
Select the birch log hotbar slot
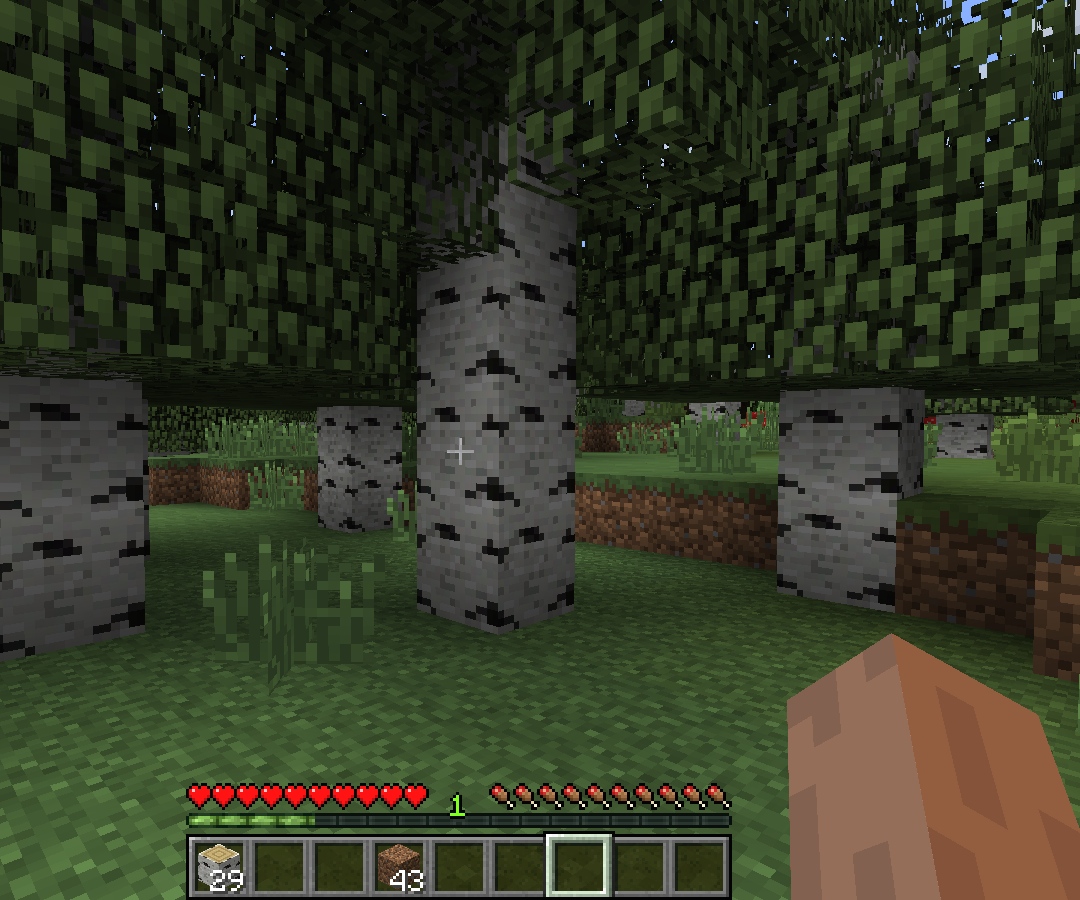[218, 866]
